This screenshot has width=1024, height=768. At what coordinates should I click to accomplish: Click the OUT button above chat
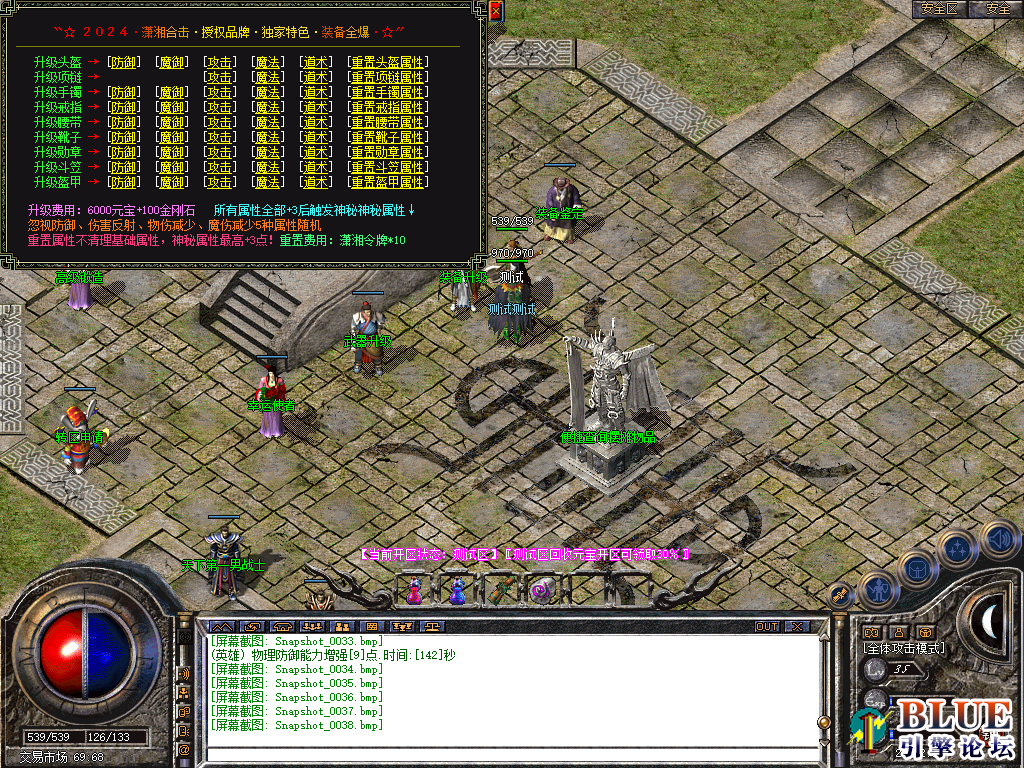(767, 626)
